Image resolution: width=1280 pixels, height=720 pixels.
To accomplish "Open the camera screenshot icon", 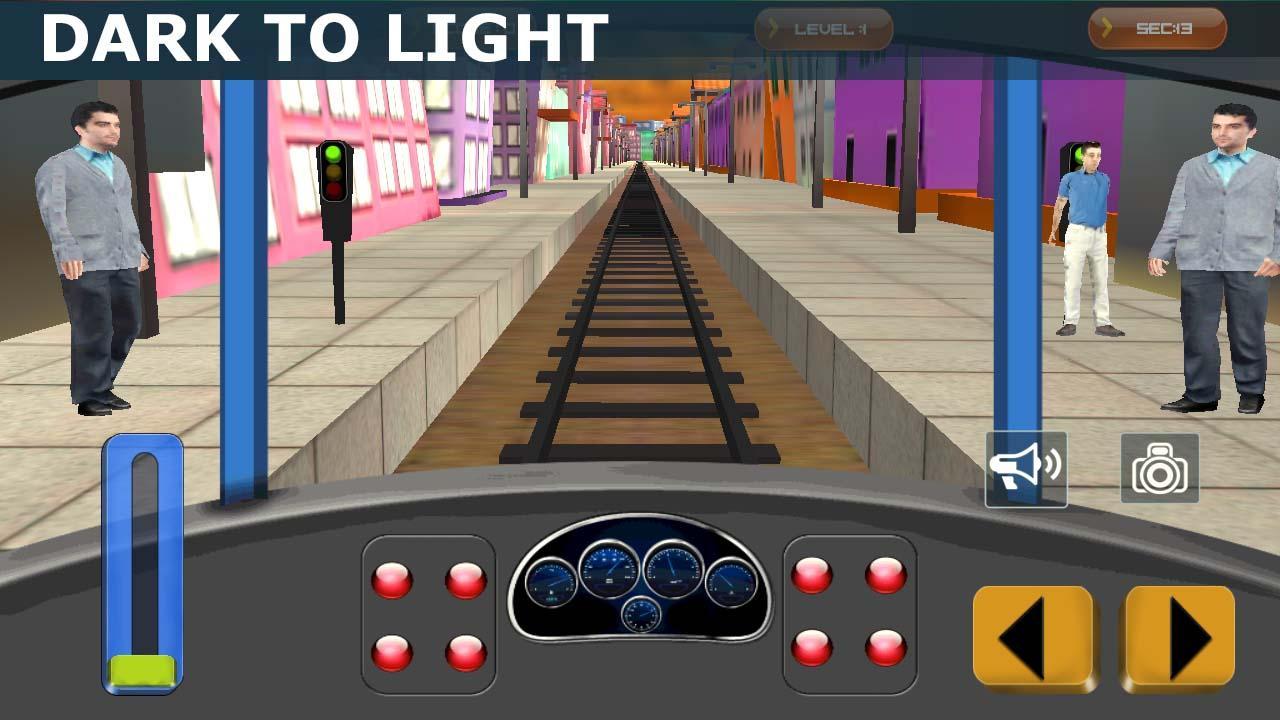I will pos(1158,467).
